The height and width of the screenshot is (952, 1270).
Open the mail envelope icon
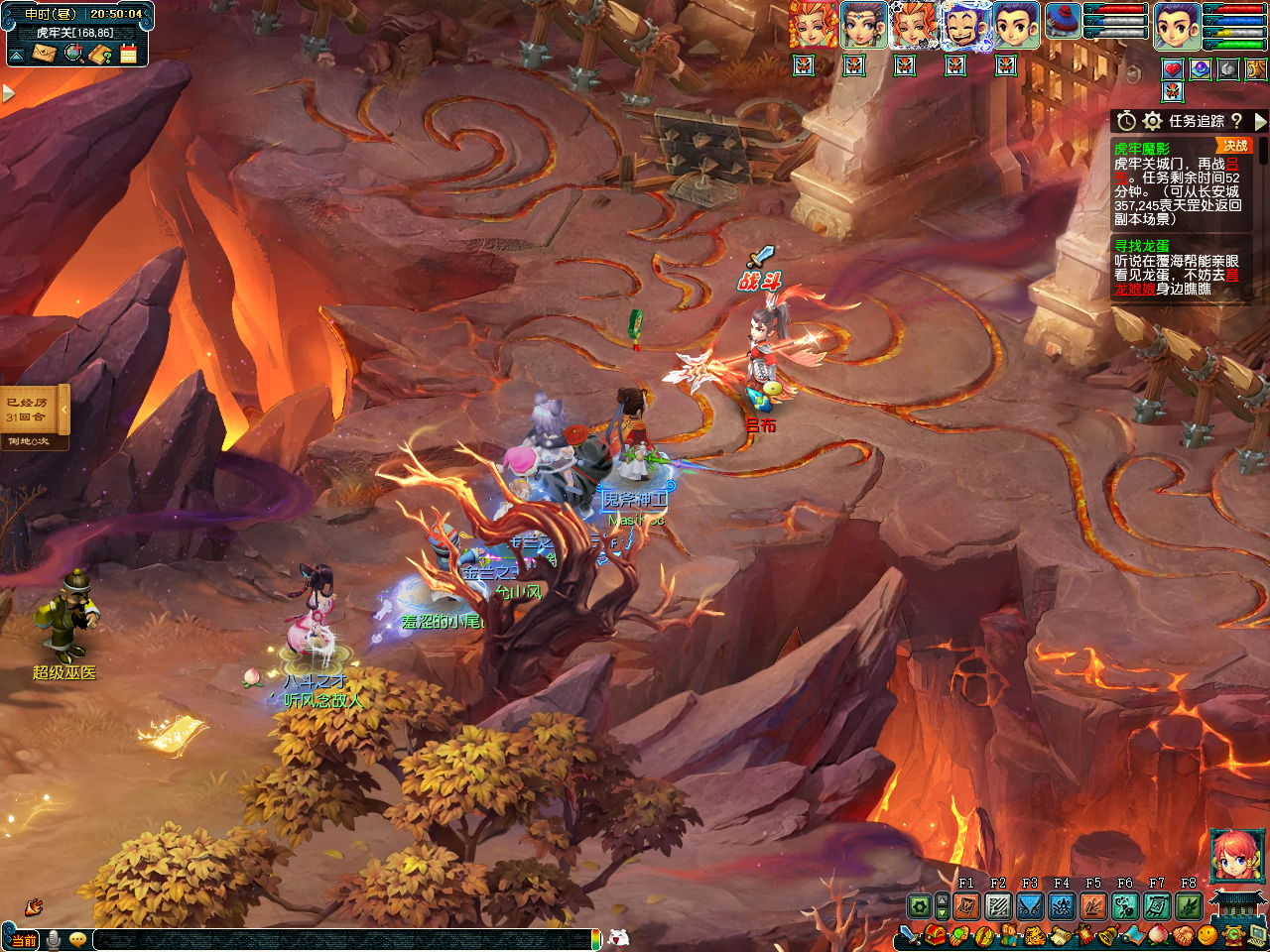[43, 53]
